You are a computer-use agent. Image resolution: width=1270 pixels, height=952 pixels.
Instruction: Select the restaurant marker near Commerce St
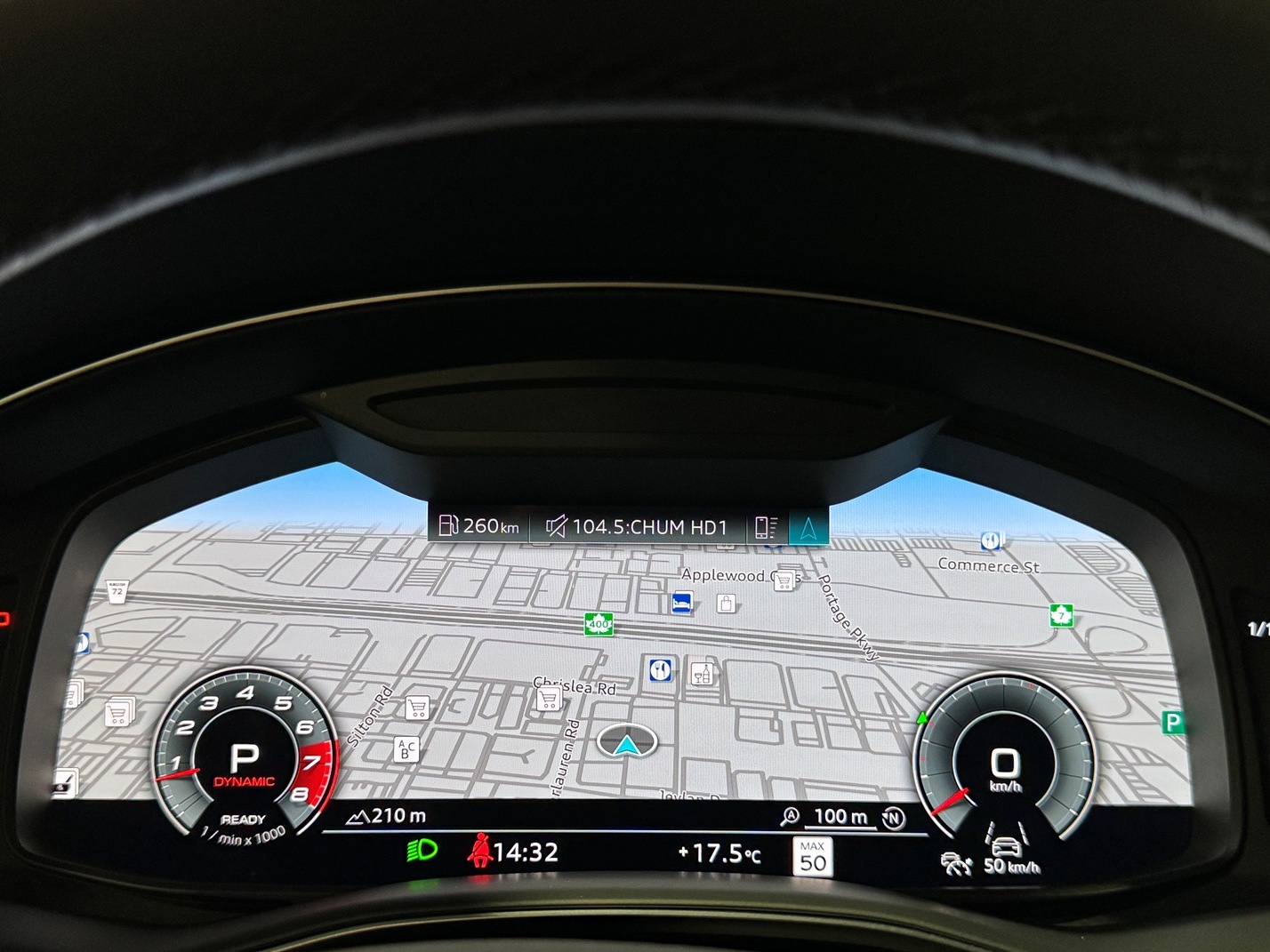(x=992, y=540)
